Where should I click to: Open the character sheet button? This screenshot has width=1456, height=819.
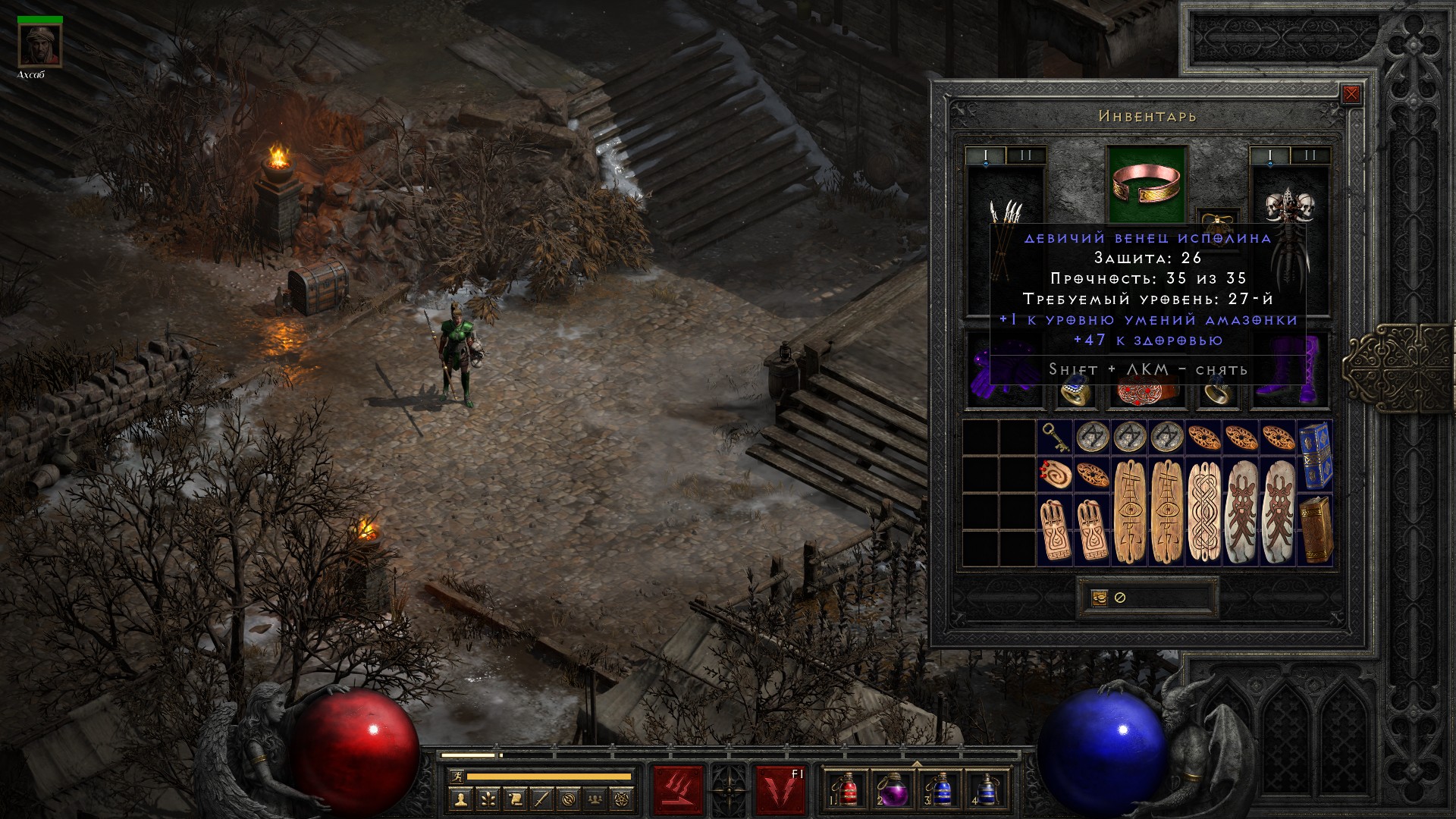click(x=460, y=799)
